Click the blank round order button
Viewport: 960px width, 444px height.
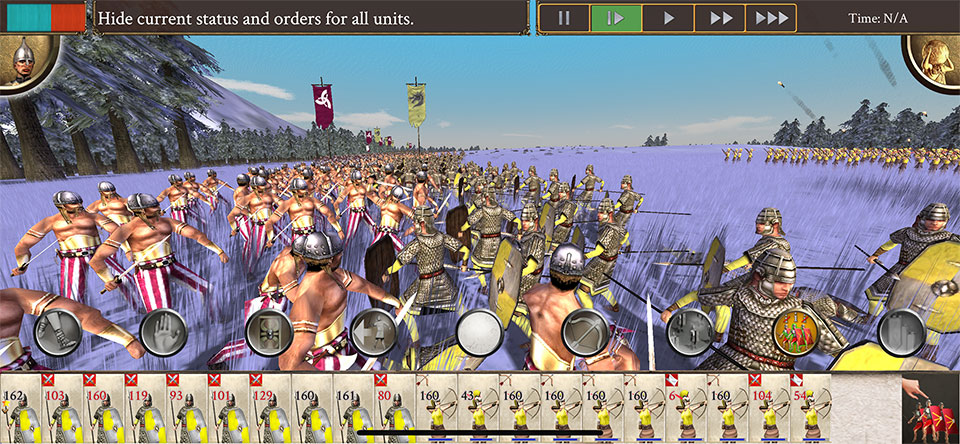point(479,331)
